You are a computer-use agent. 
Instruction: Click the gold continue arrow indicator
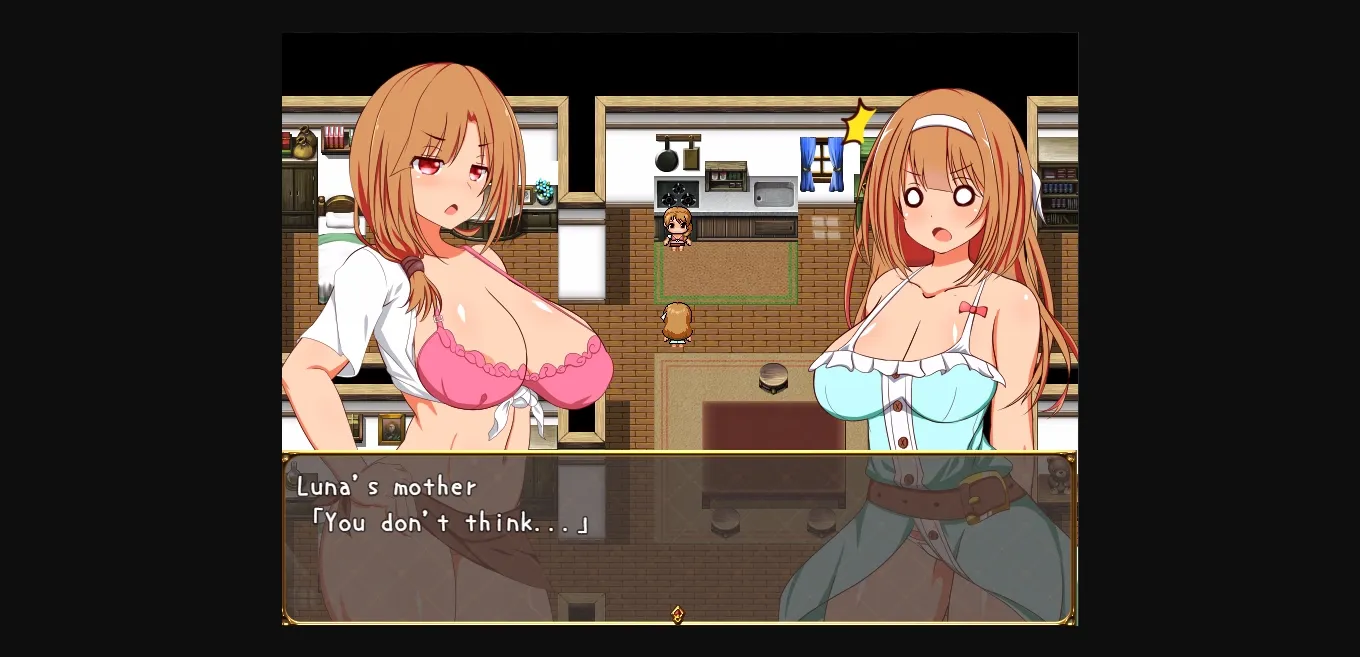pyautogui.click(x=678, y=614)
